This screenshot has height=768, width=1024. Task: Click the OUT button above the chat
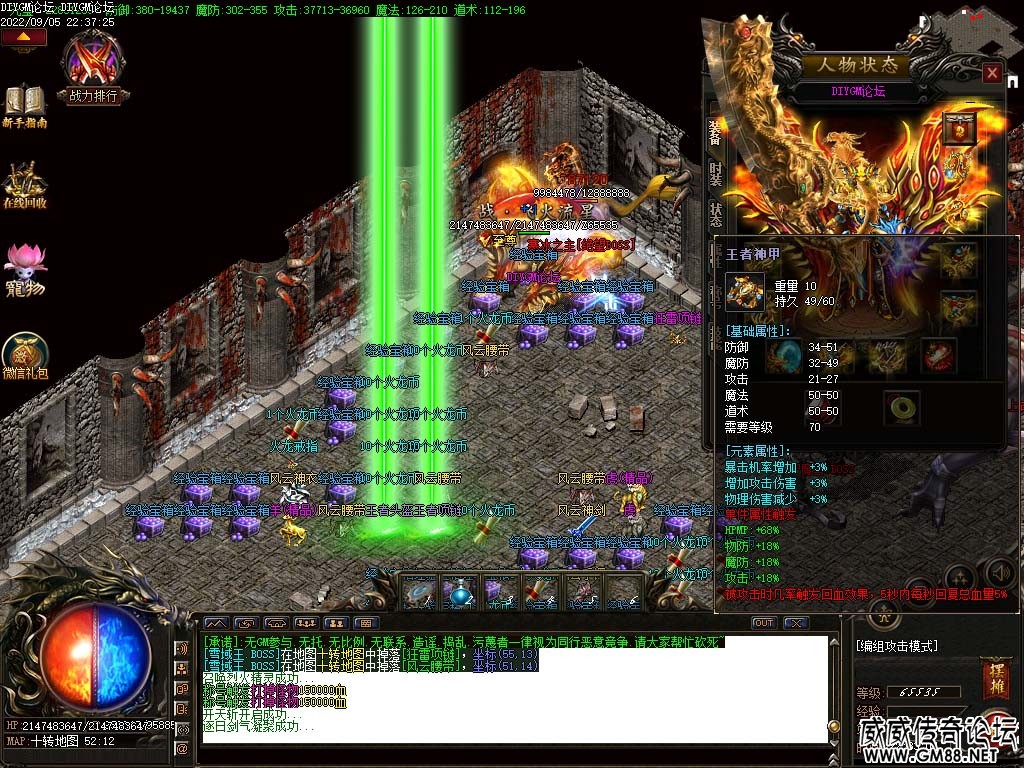764,623
